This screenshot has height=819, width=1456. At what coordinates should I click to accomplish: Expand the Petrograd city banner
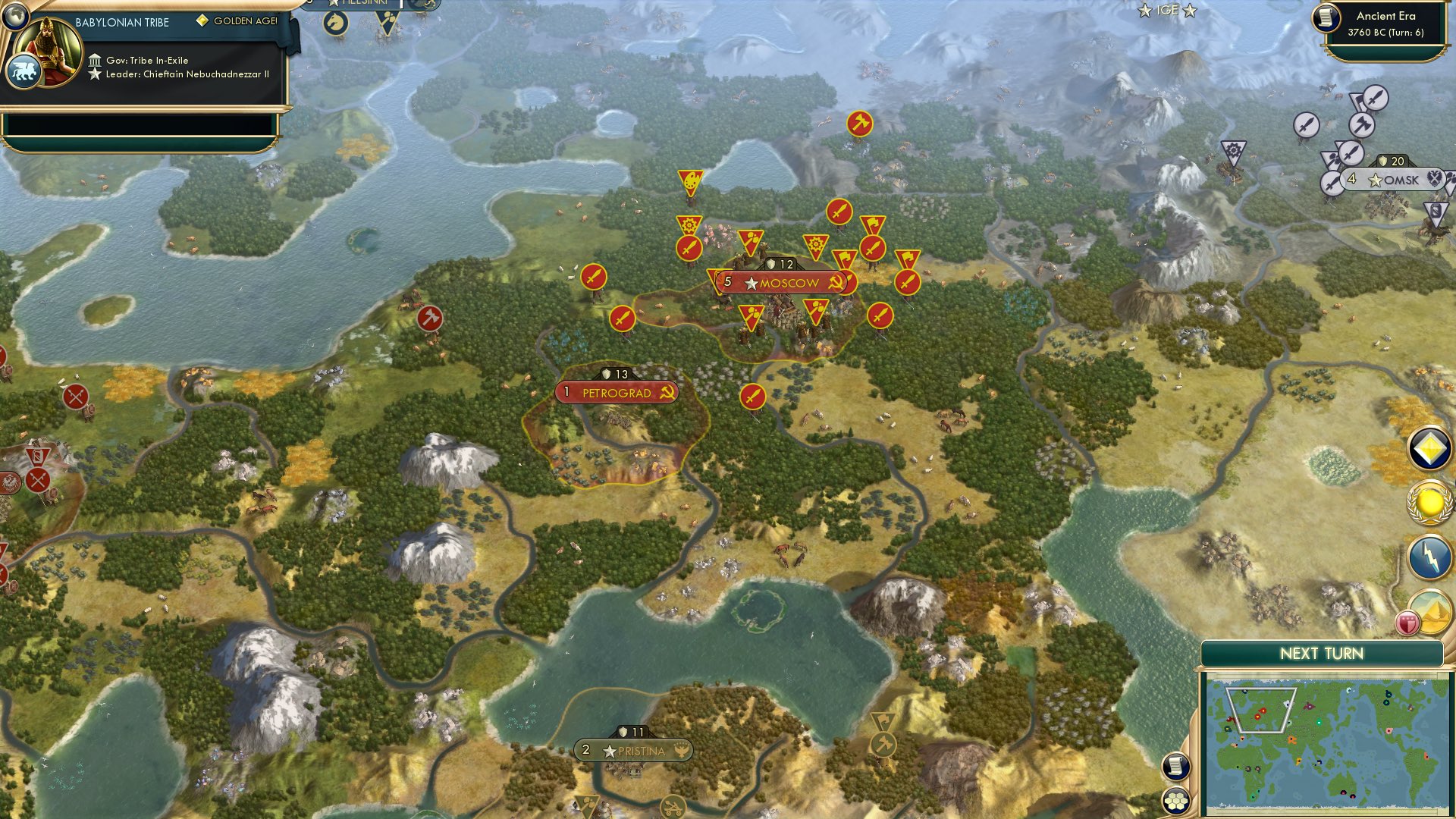click(x=617, y=392)
